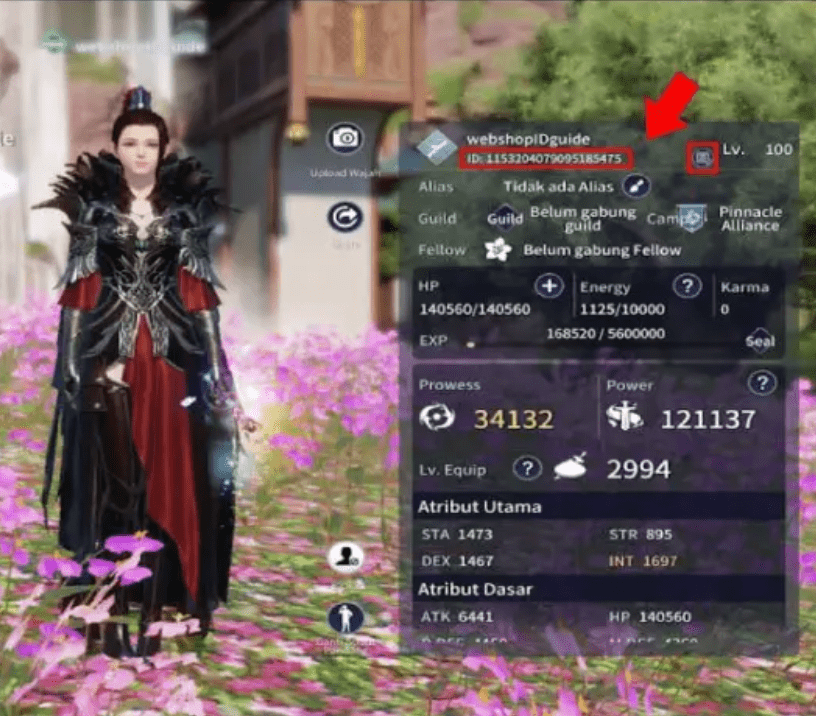Select the Camp shield emblem

click(x=690, y=218)
